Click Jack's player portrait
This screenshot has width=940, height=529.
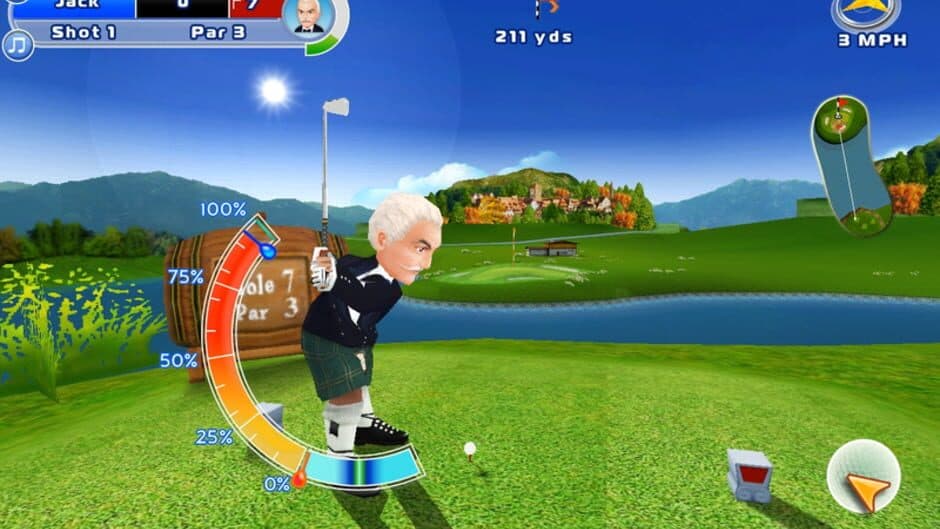point(308,17)
